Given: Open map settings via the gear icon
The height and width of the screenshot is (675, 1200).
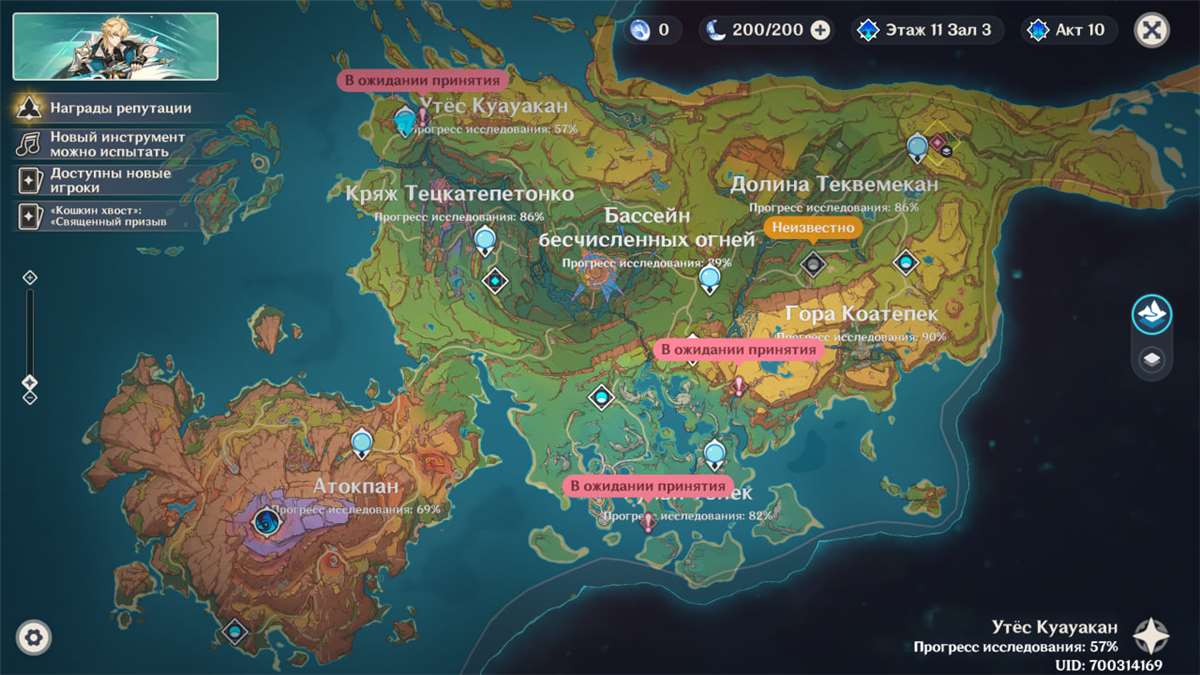Looking at the screenshot, I should point(34,637).
